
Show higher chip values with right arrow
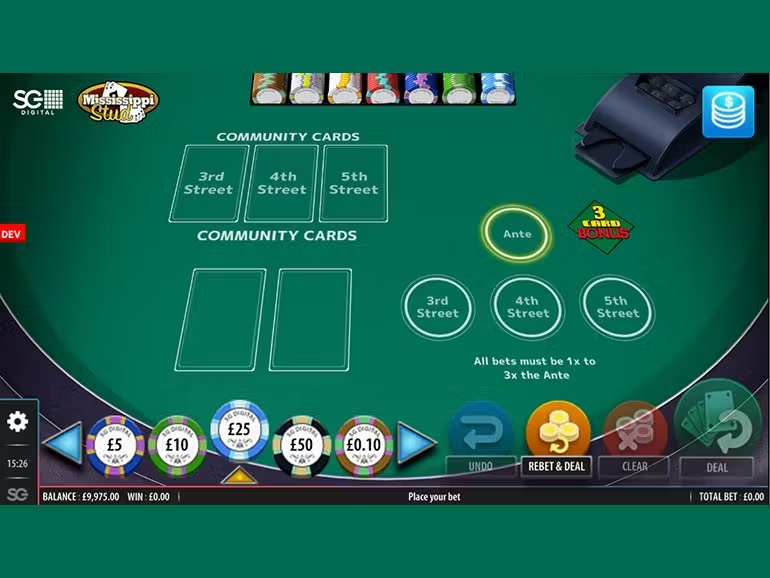click(416, 443)
